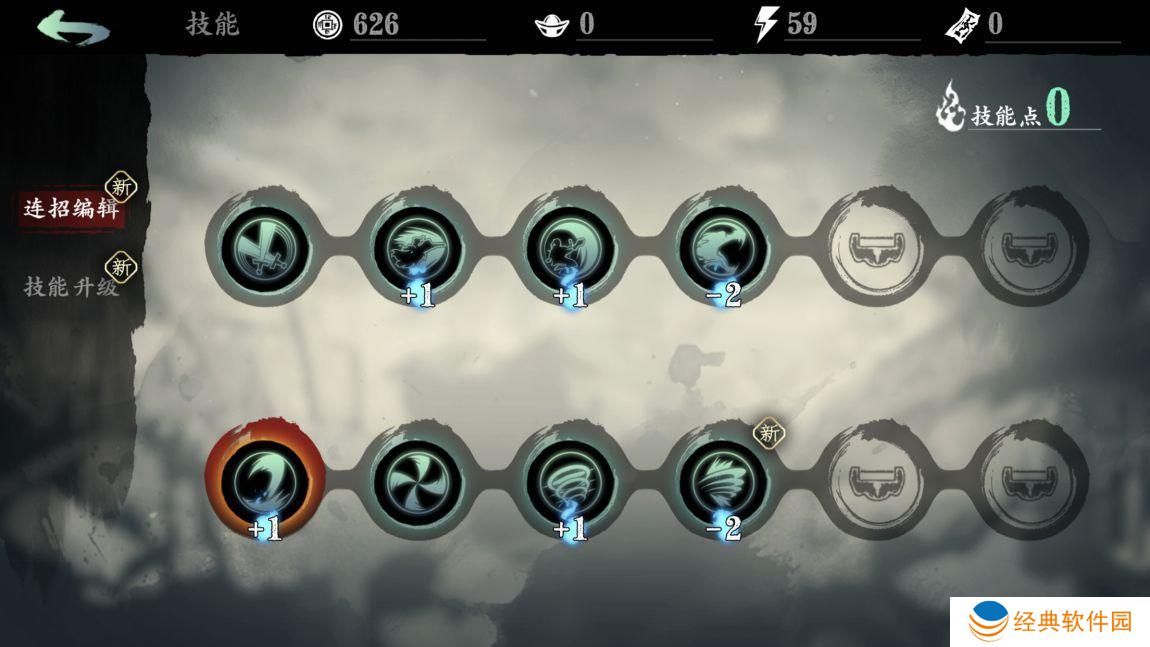Viewport: 1150px width, 647px height.
Task: Click the copper coin currency icon
Action: click(327, 25)
